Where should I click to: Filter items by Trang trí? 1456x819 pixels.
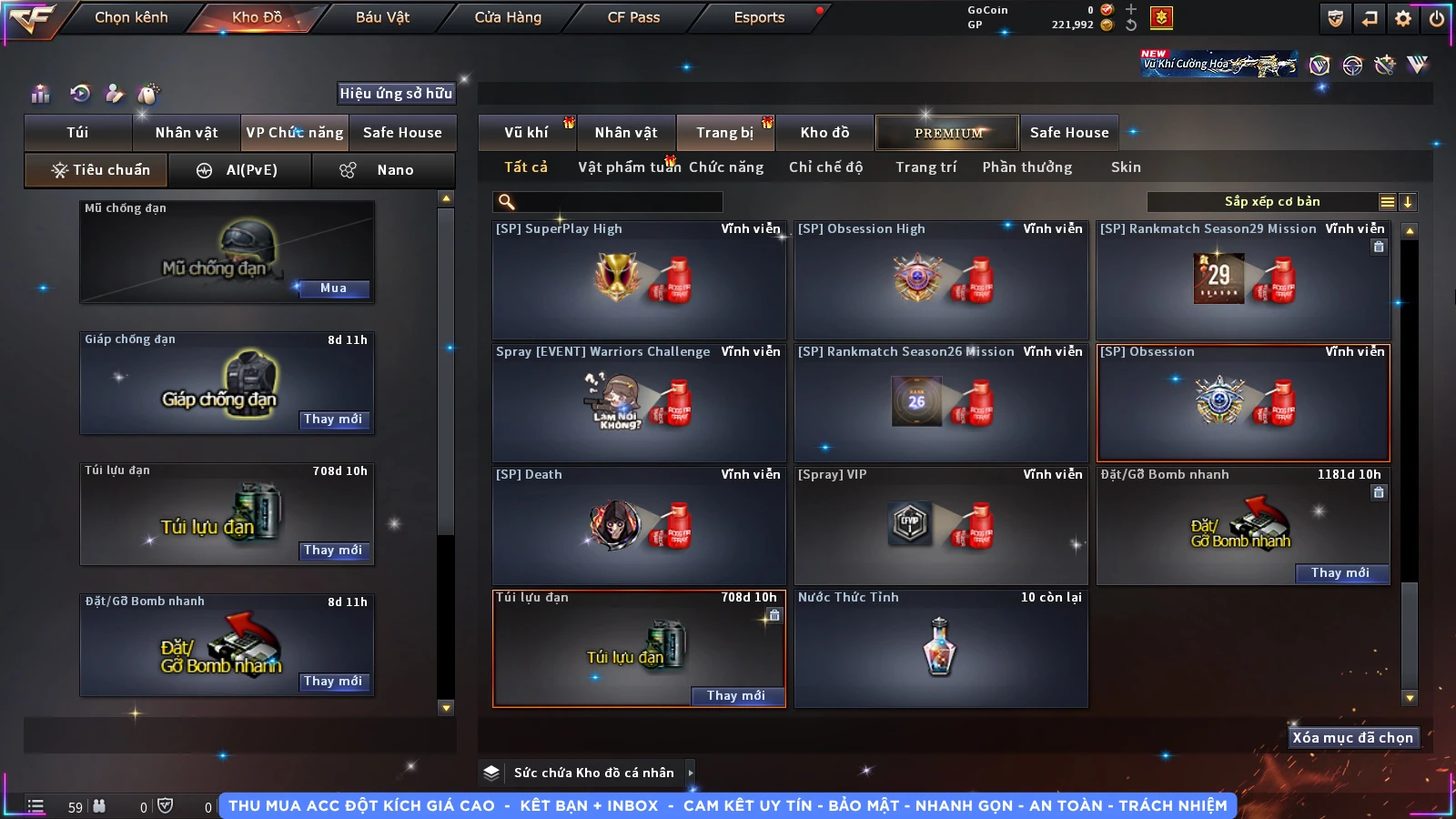pyautogui.click(x=925, y=167)
